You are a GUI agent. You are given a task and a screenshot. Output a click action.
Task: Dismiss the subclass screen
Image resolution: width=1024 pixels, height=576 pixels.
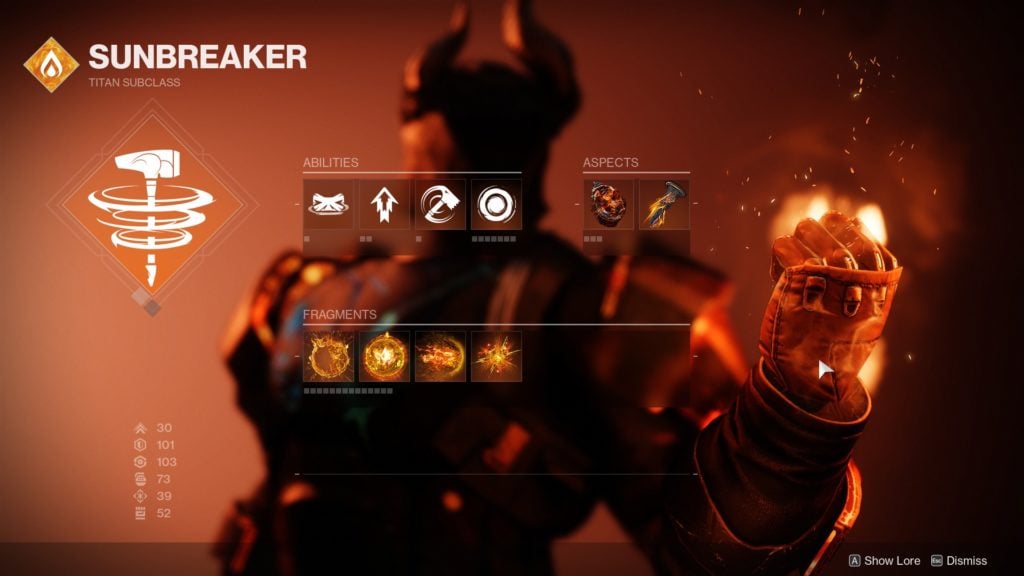click(958, 561)
